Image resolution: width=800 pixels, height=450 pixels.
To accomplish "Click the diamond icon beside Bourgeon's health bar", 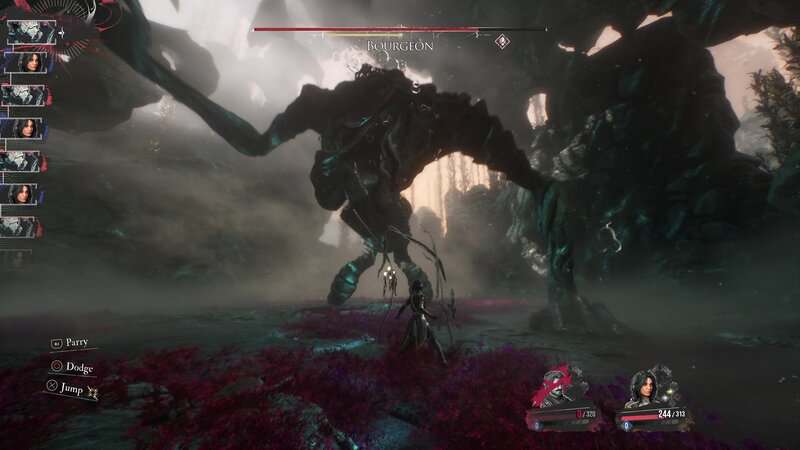I will [501, 41].
